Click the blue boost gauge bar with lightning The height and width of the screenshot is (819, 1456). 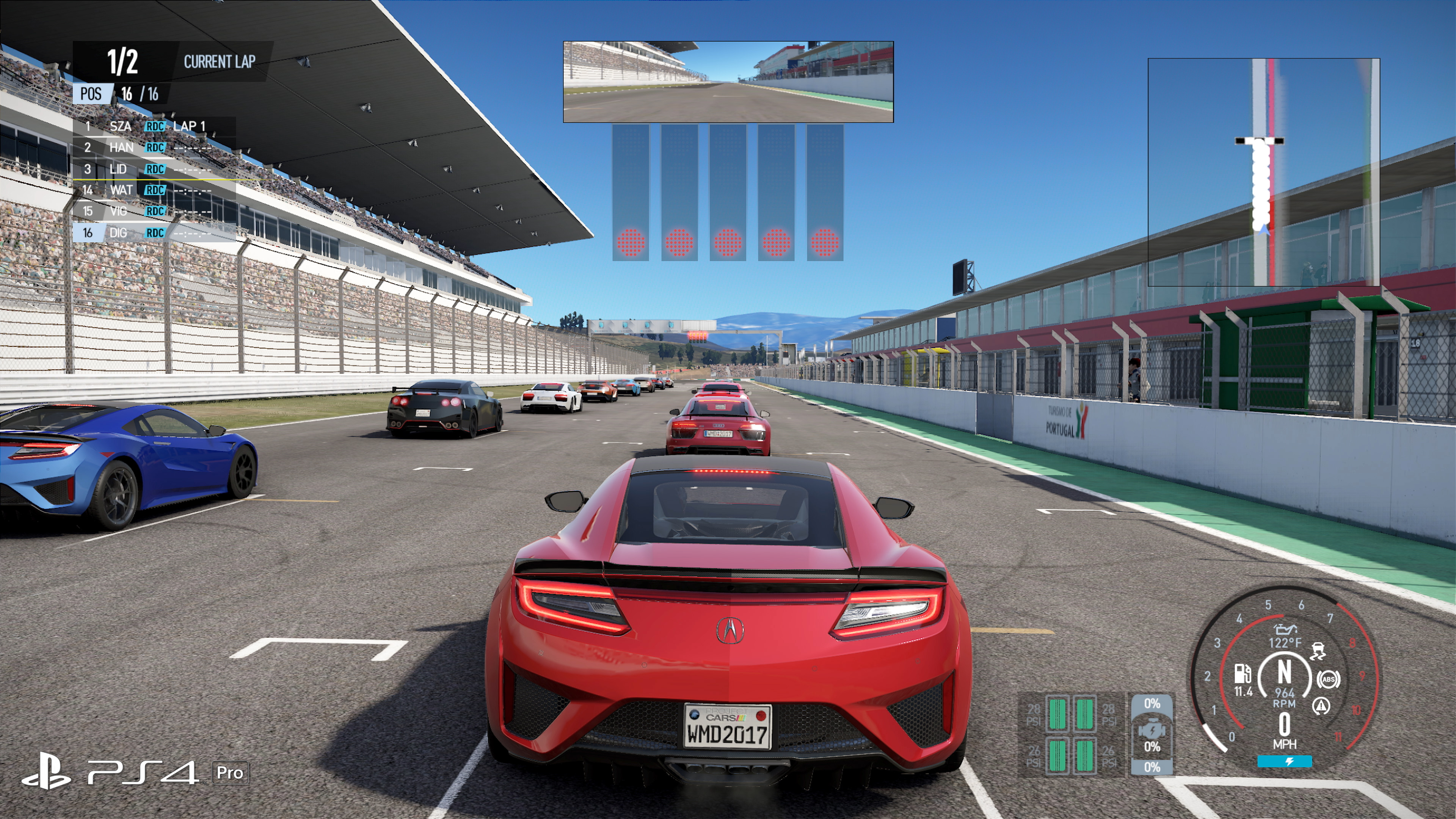[x=1285, y=761]
